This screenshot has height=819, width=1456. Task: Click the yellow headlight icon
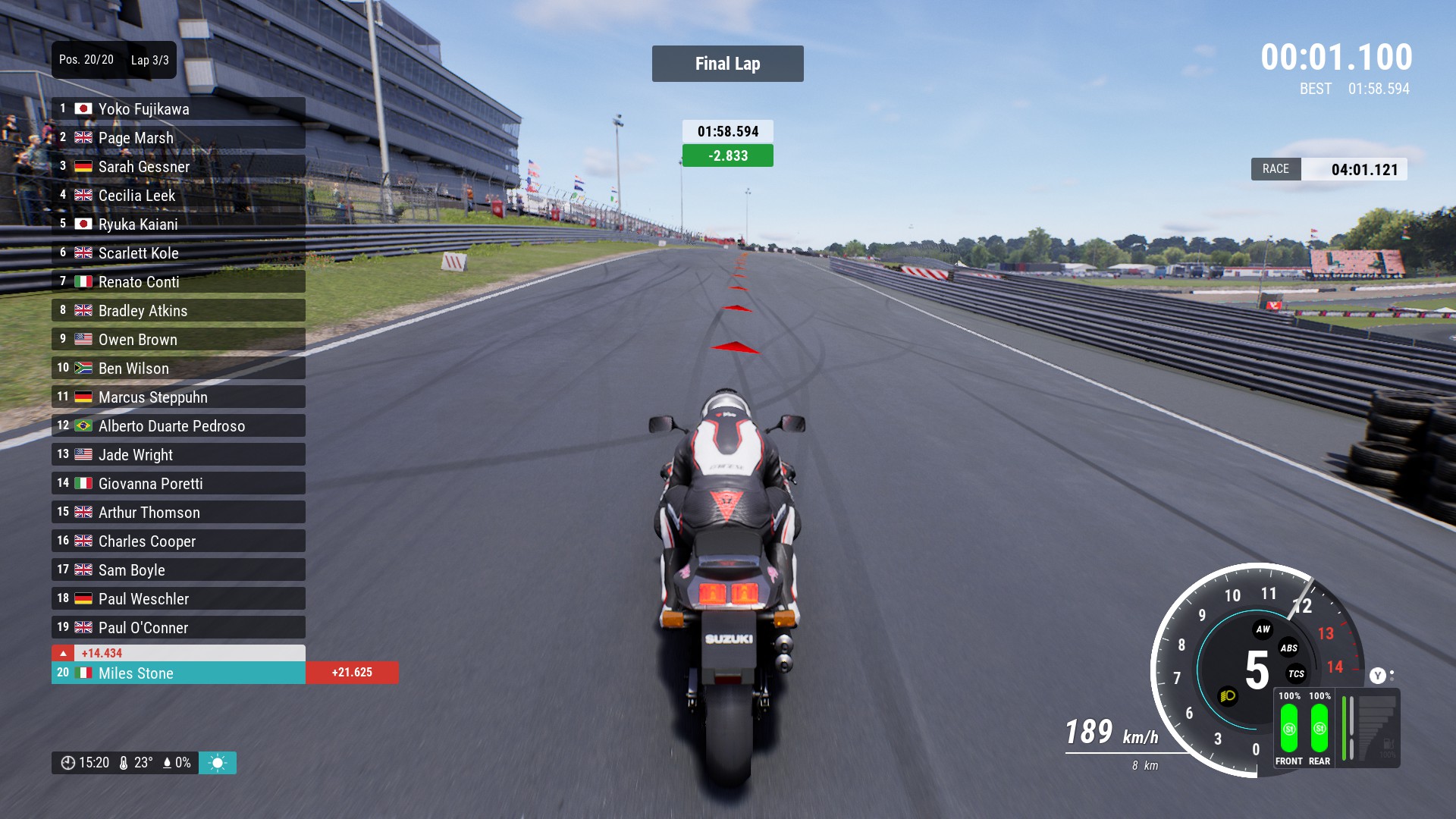(x=1228, y=695)
